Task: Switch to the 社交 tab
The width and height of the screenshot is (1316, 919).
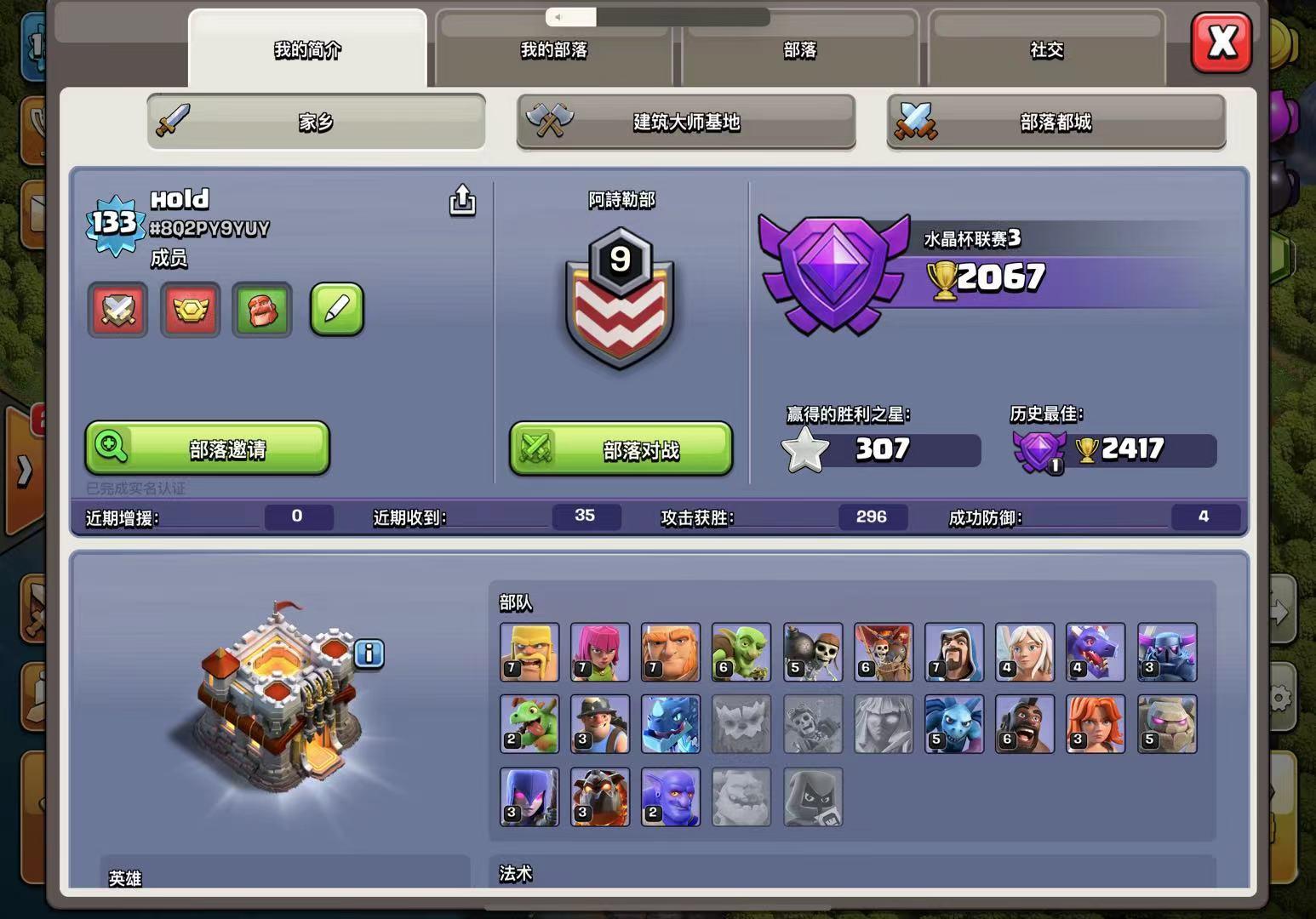Action: (1046, 51)
